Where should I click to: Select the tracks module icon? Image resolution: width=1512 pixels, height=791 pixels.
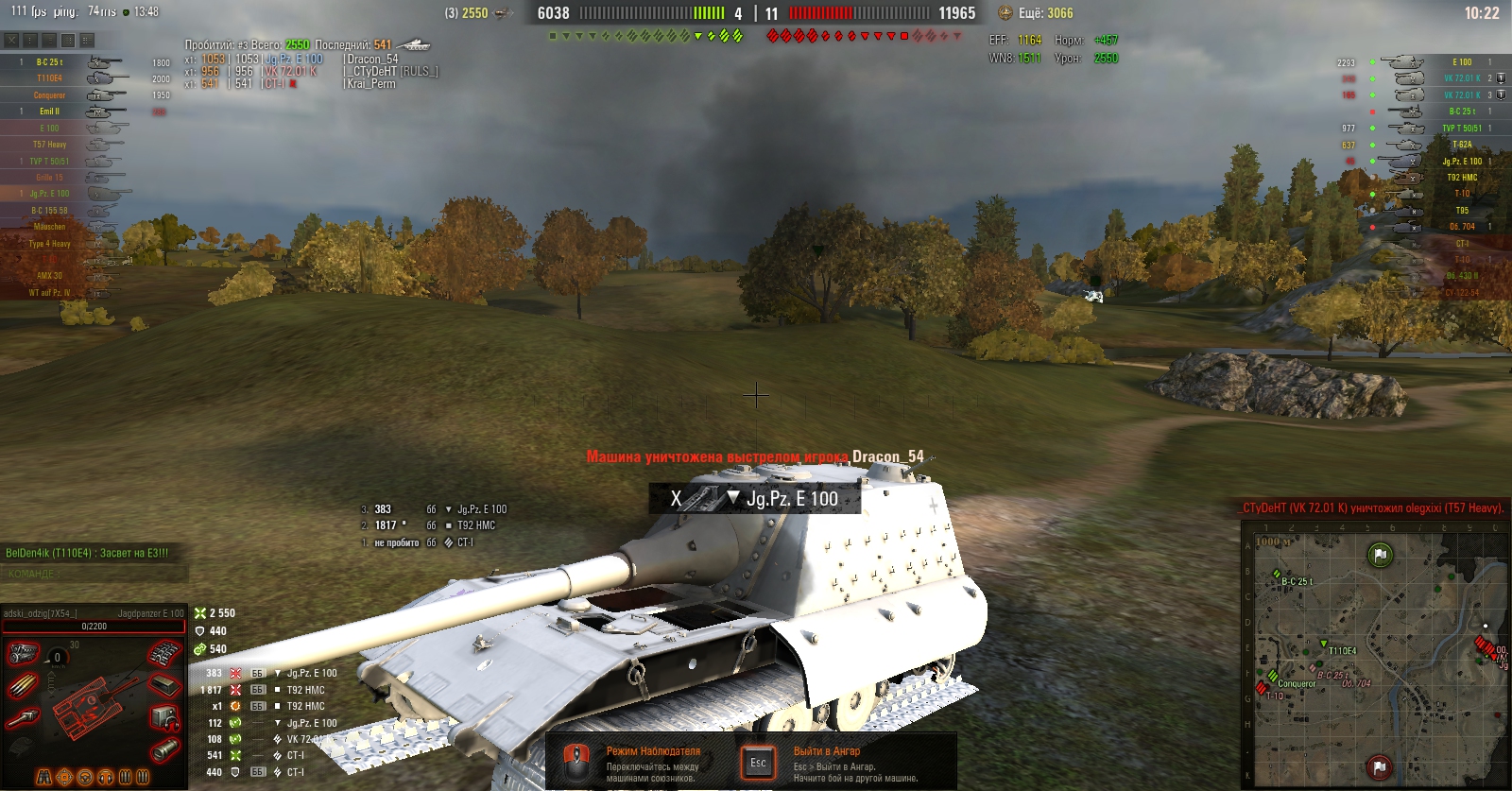click(x=164, y=653)
